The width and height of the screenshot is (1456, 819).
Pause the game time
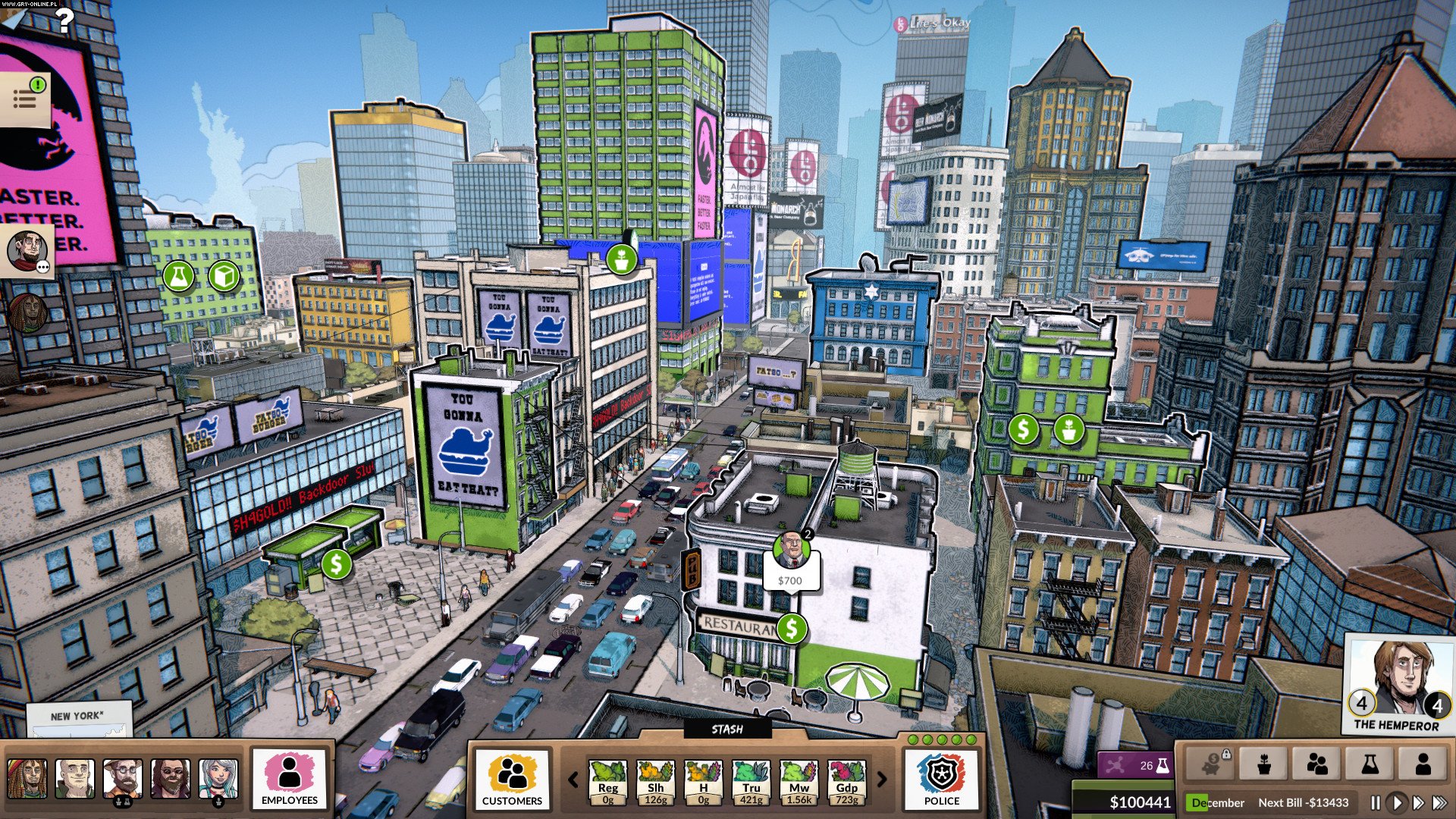1376,802
